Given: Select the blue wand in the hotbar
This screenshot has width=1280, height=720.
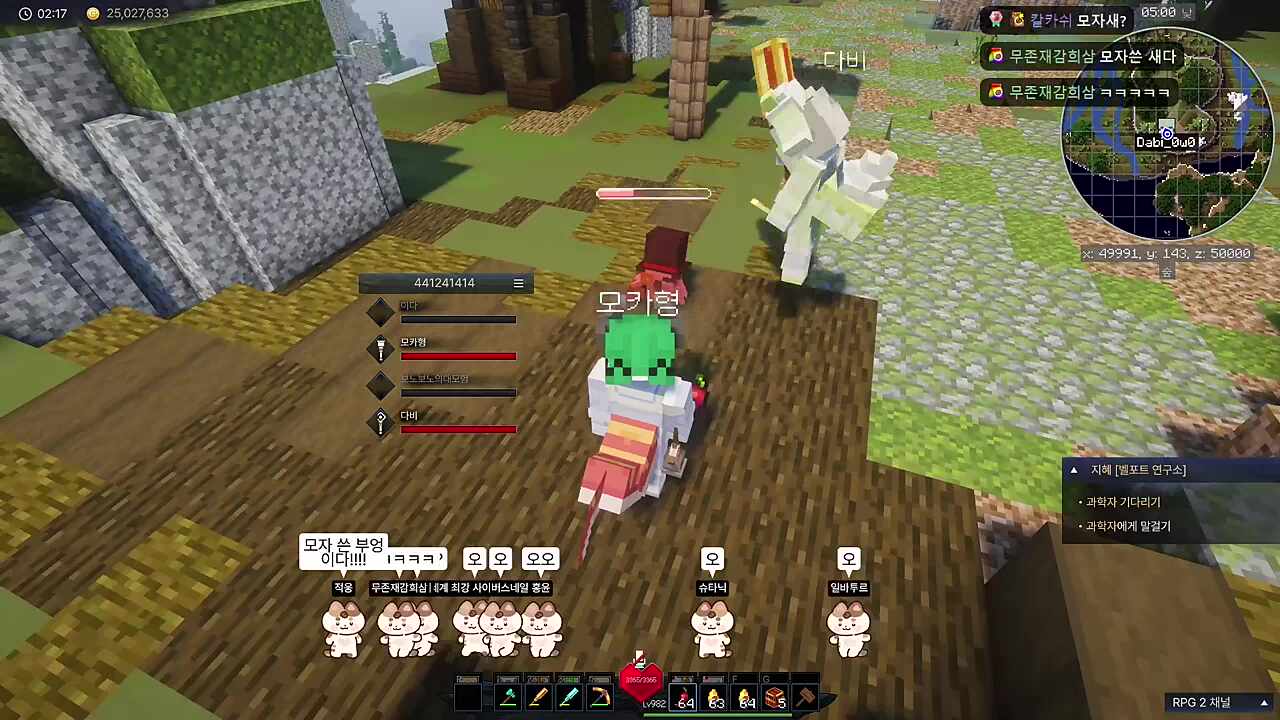Looking at the screenshot, I should pos(568,695).
